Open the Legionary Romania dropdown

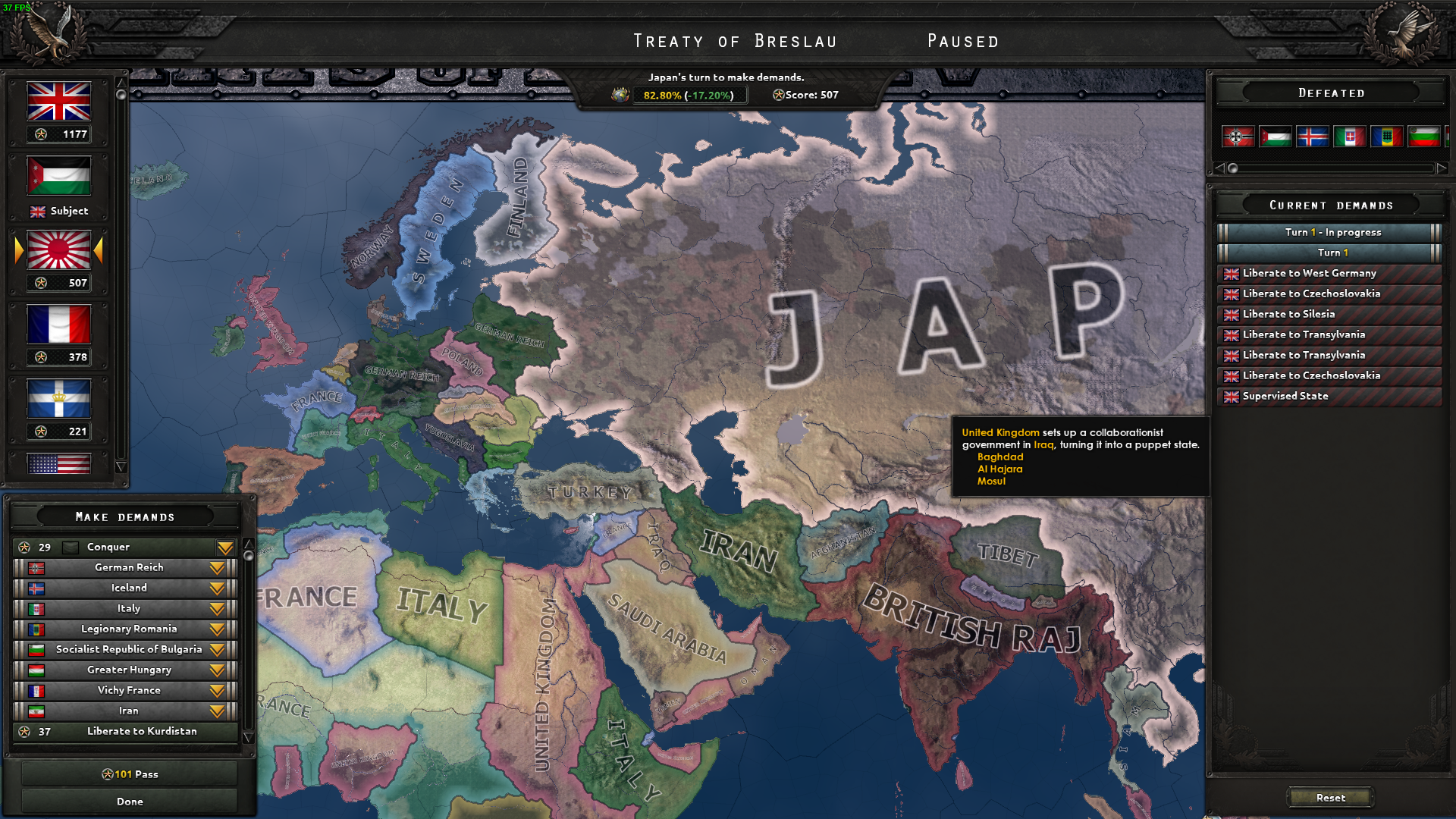point(218,629)
